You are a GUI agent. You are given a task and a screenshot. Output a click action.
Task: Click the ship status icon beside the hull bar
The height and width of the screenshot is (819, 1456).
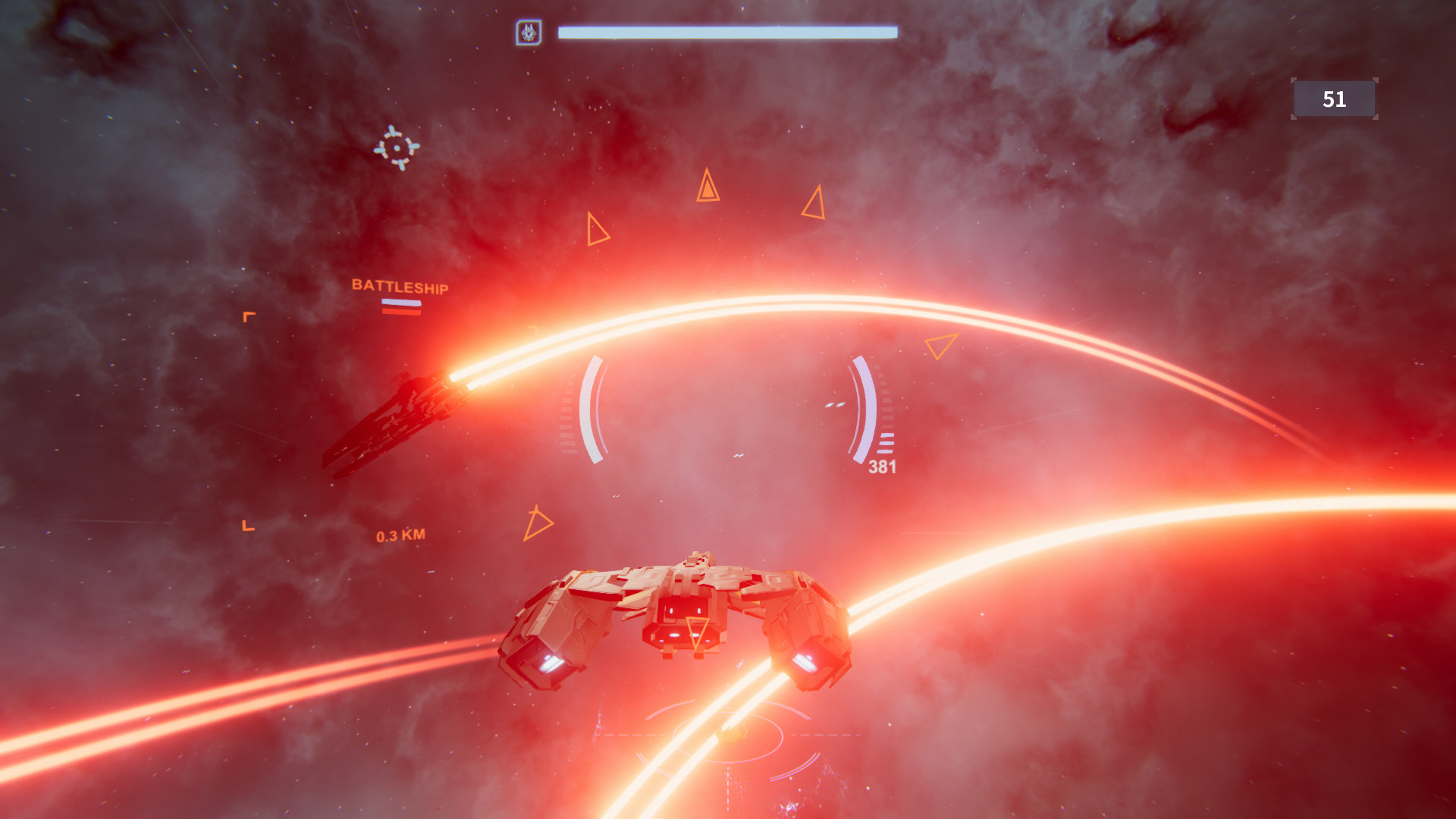tap(531, 32)
